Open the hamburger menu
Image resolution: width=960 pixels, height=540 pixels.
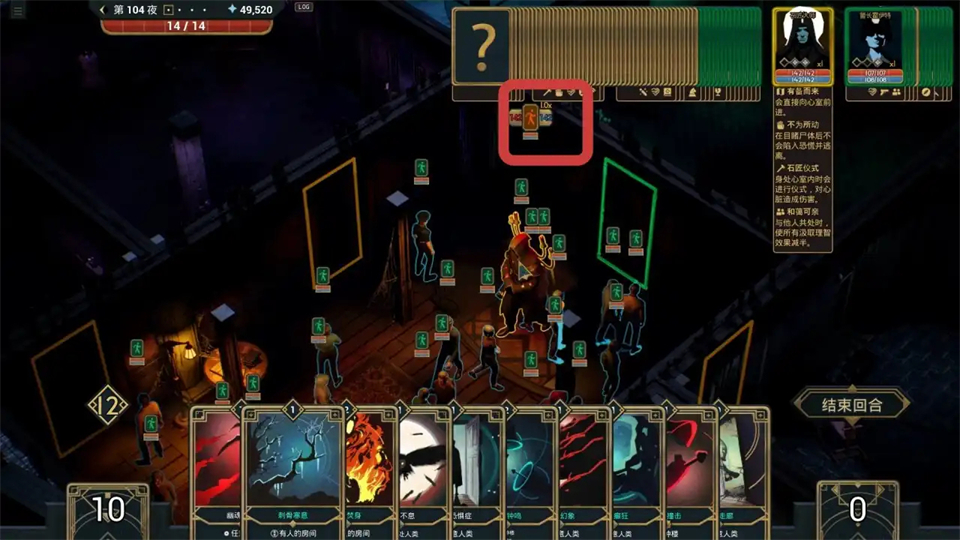[x=18, y=10]
